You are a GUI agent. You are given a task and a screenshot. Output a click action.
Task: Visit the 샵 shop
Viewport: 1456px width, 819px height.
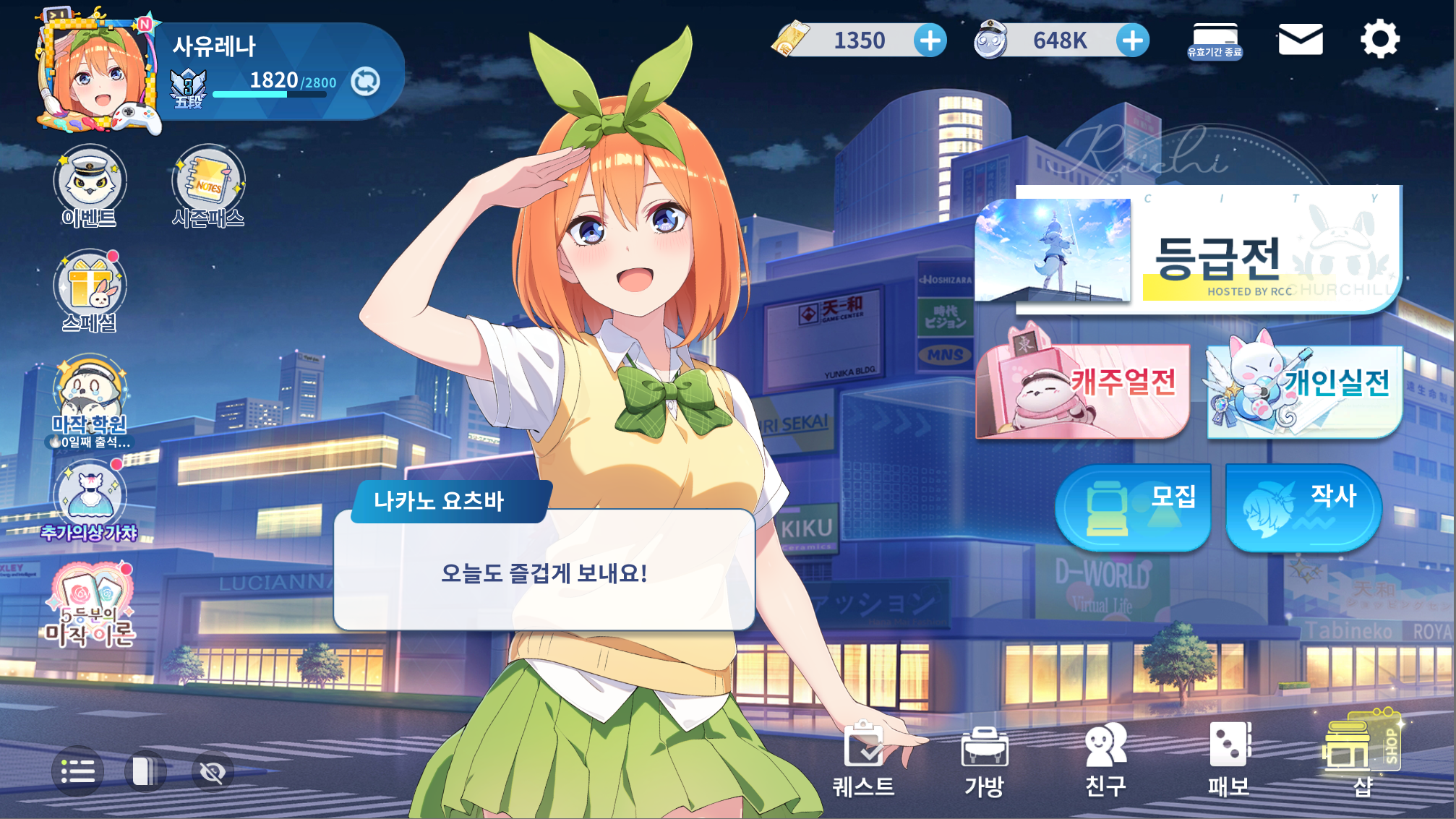1361,755
